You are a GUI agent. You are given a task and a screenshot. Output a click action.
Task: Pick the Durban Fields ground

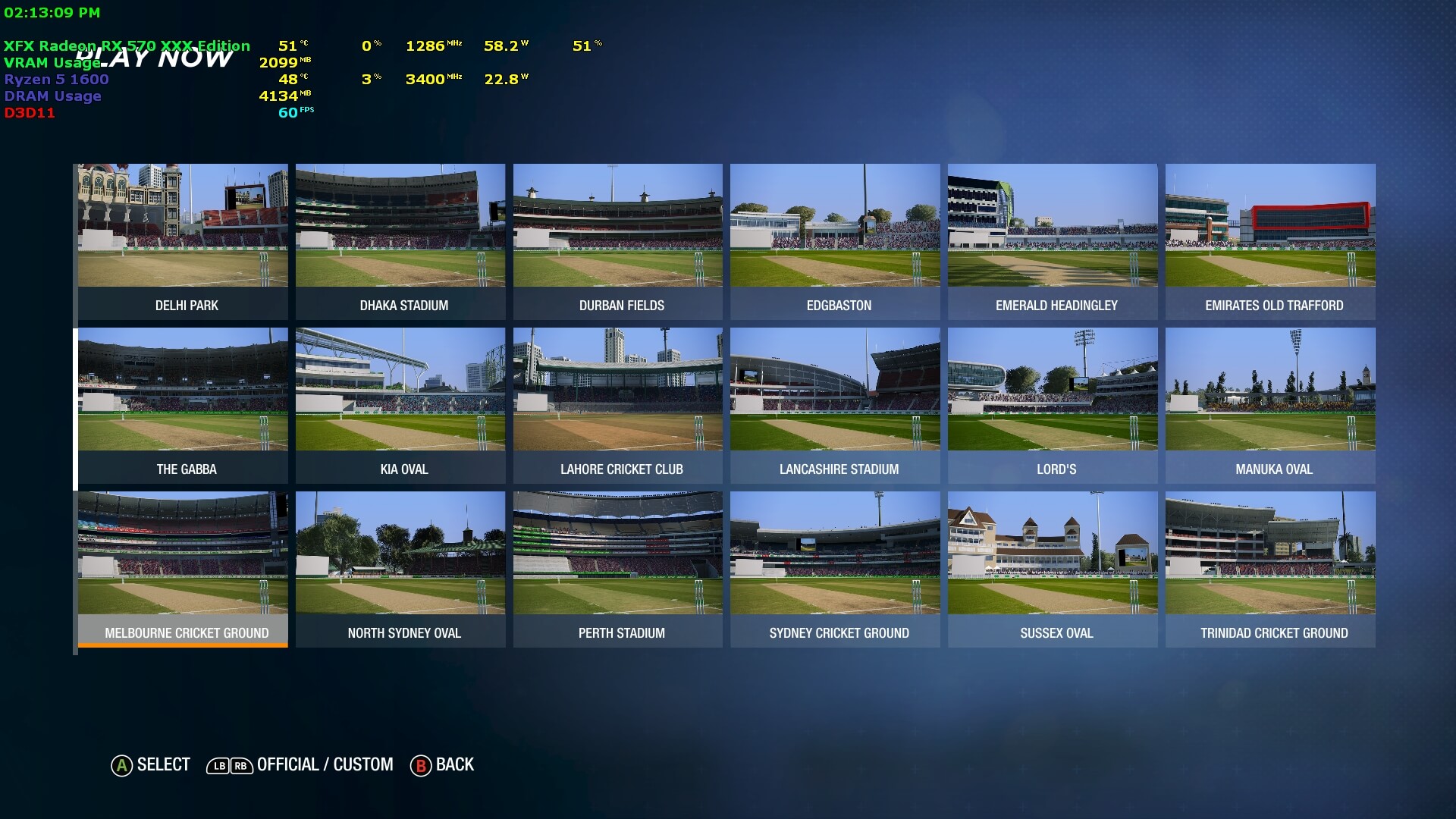coord(618,241)
